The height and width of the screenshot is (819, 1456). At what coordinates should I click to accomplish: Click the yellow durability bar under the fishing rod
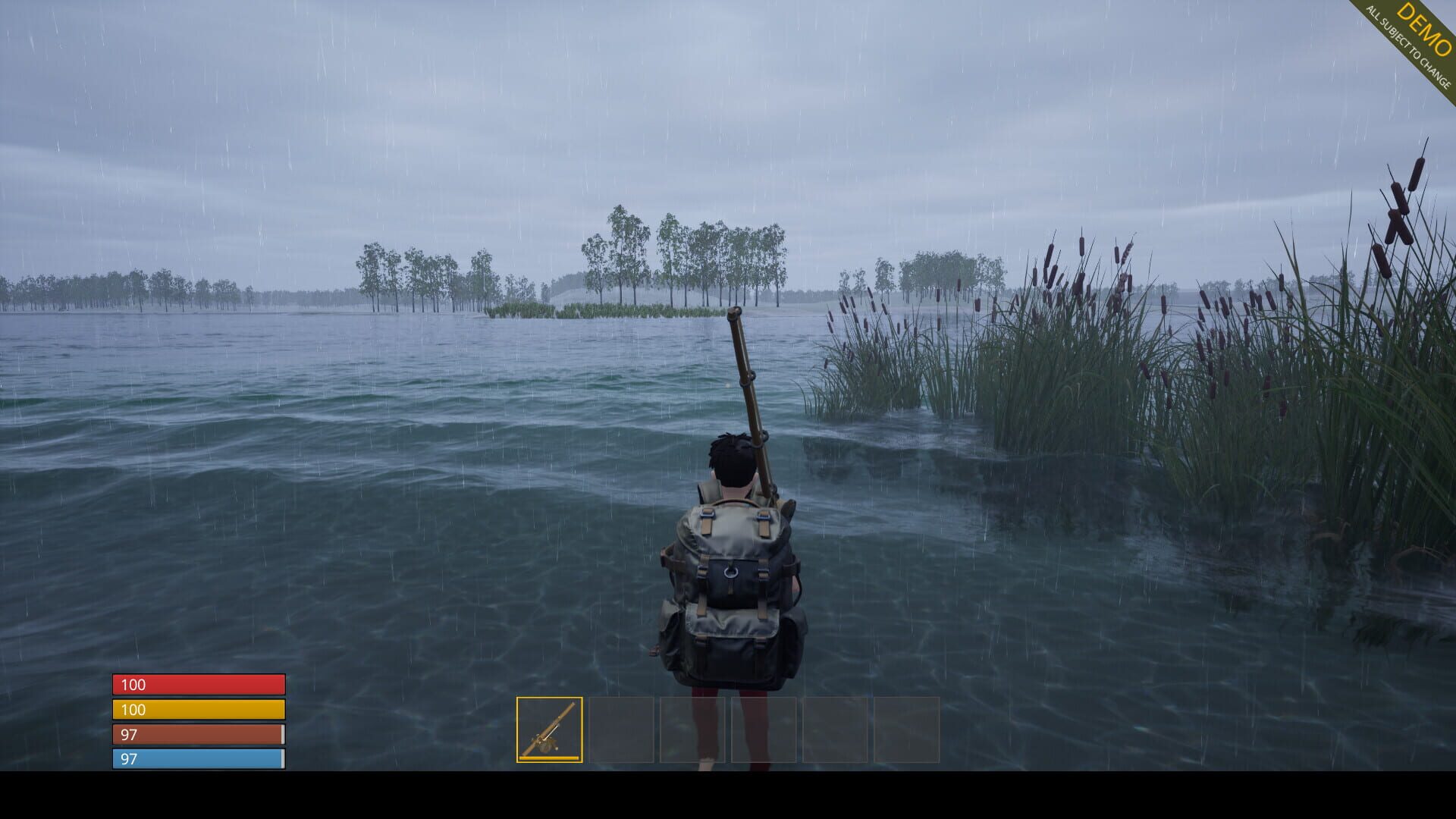point(549,759)
